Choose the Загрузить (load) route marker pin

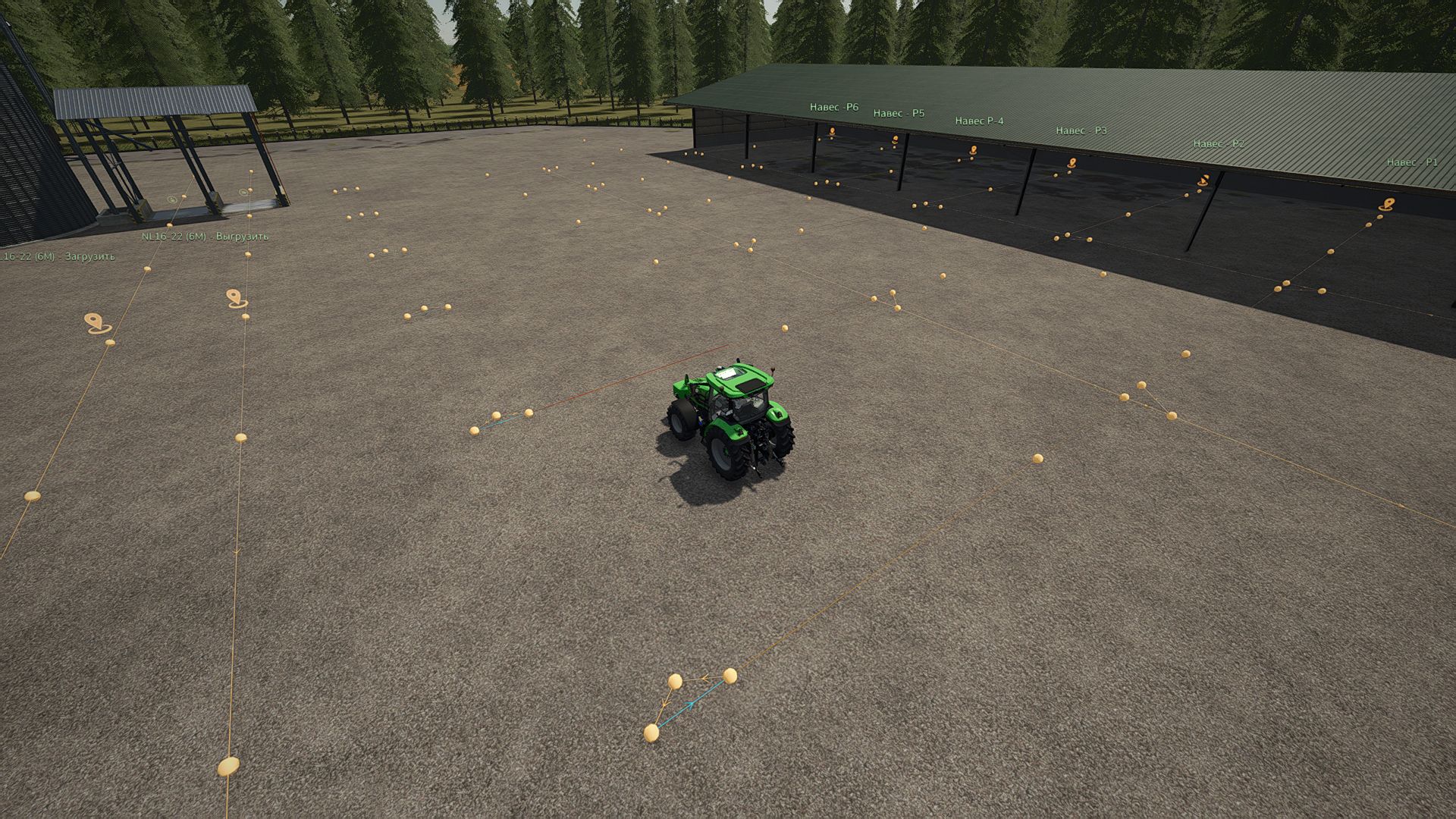[96, 322]
